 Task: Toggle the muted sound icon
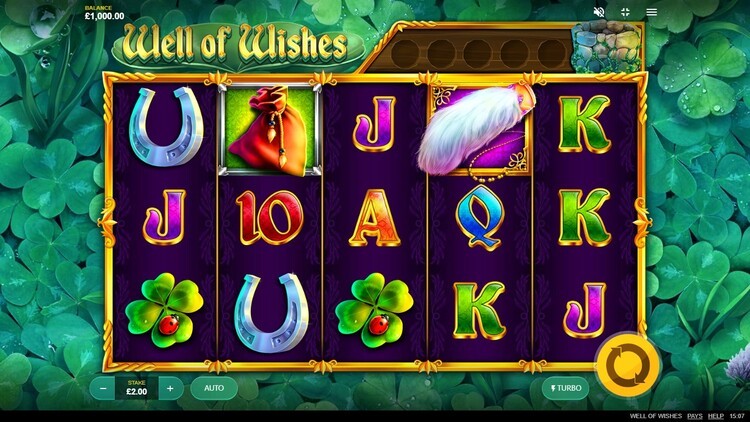[x=599, y=12]
